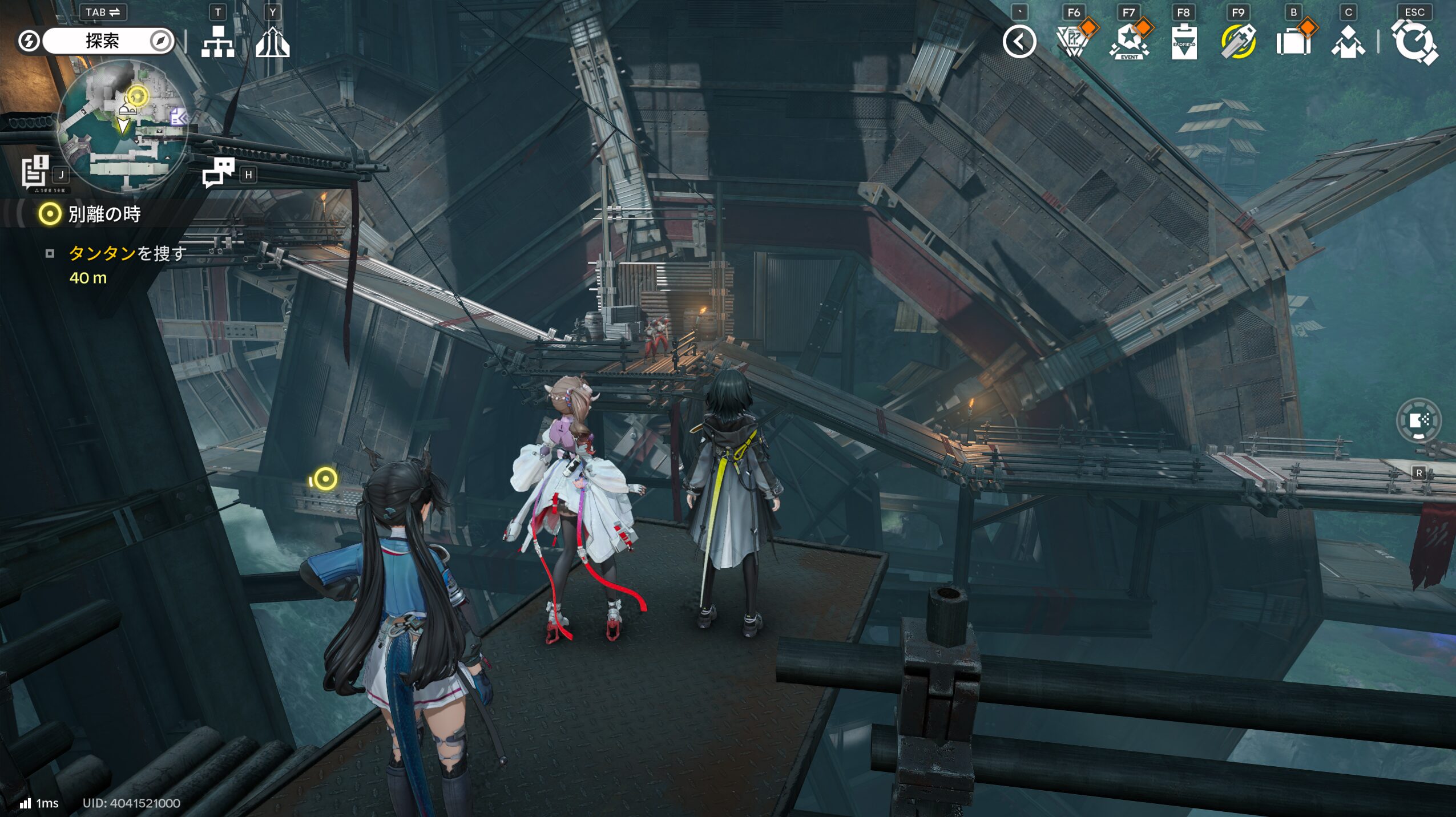1456x817 pixels.
Task: Open the backpack inventory
Action: pyautogui.click(x=1293, y=42)
